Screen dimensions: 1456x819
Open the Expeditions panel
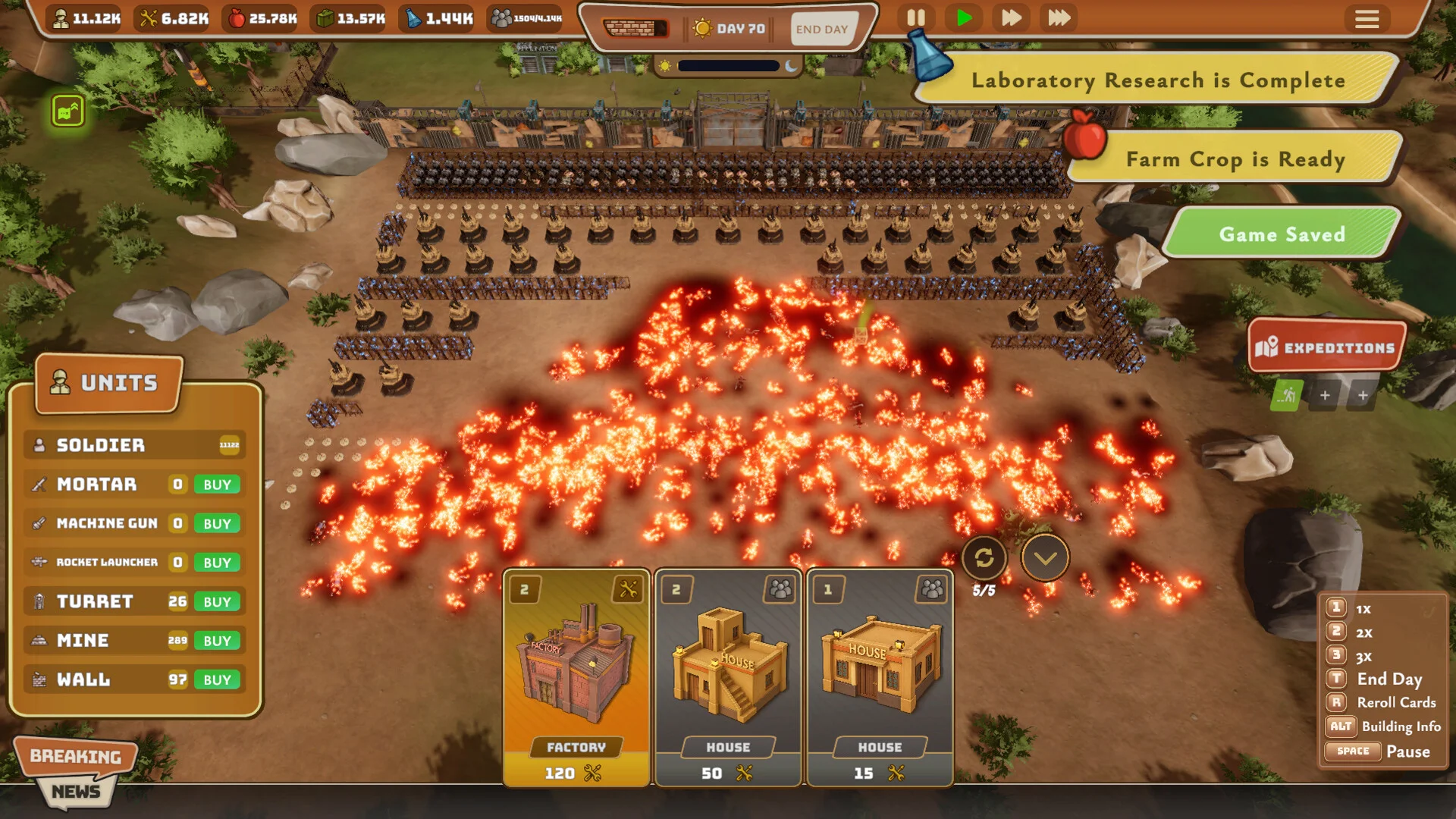1327,347
